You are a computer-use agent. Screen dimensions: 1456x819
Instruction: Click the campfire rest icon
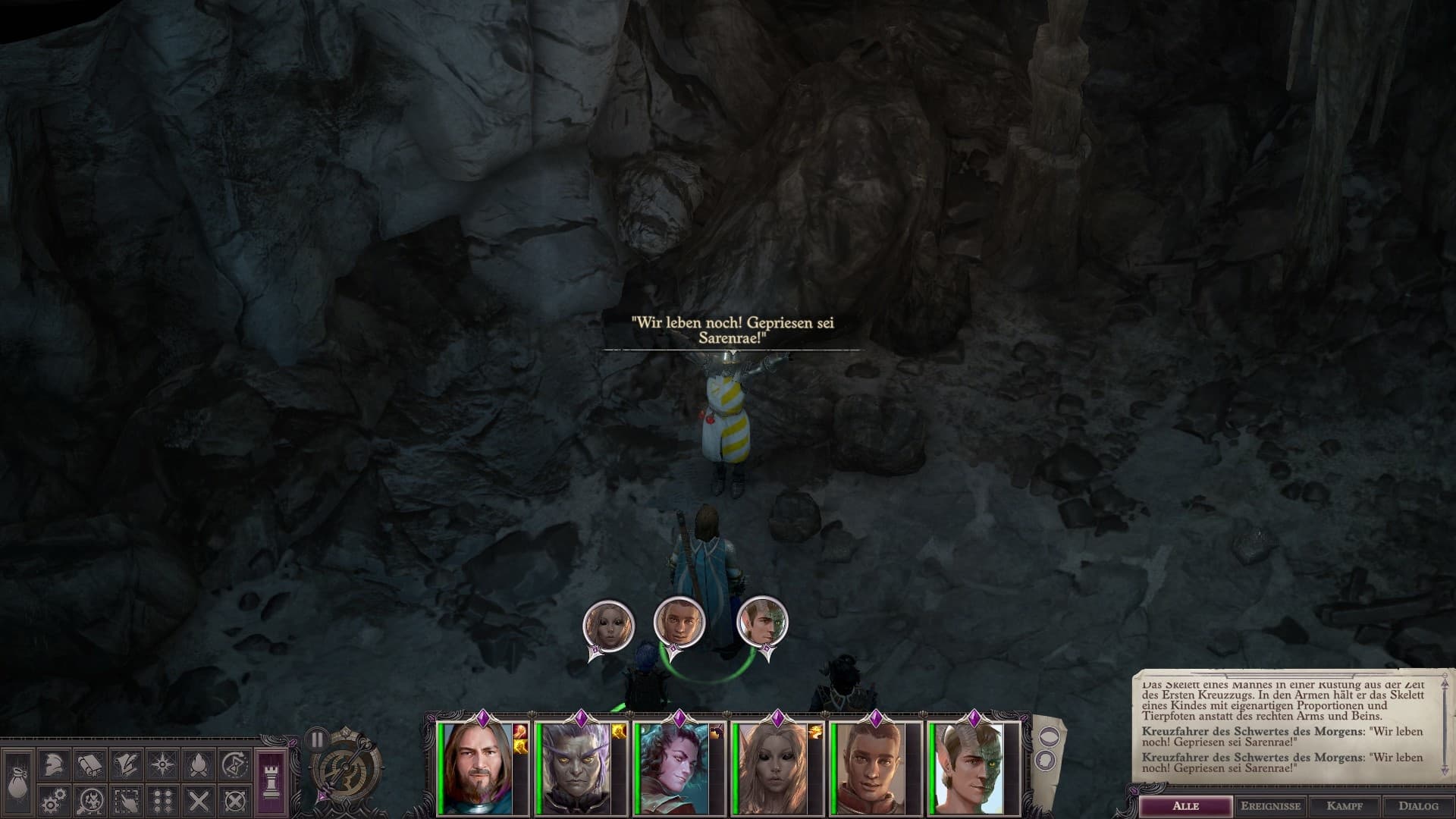click(x=199, y=766)
